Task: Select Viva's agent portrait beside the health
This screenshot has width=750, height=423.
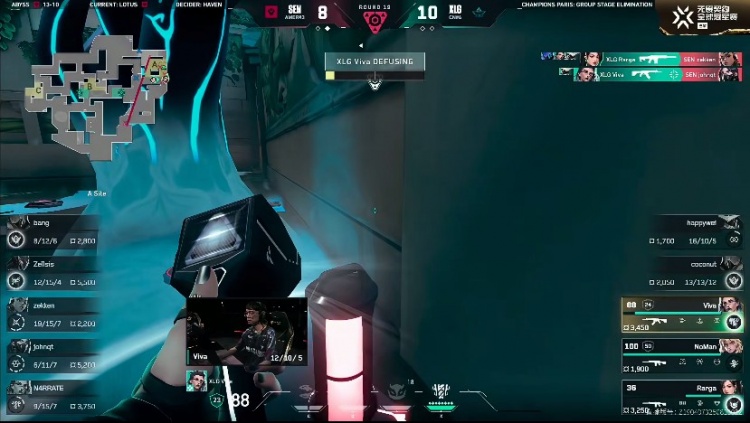Action: (196, 381)
